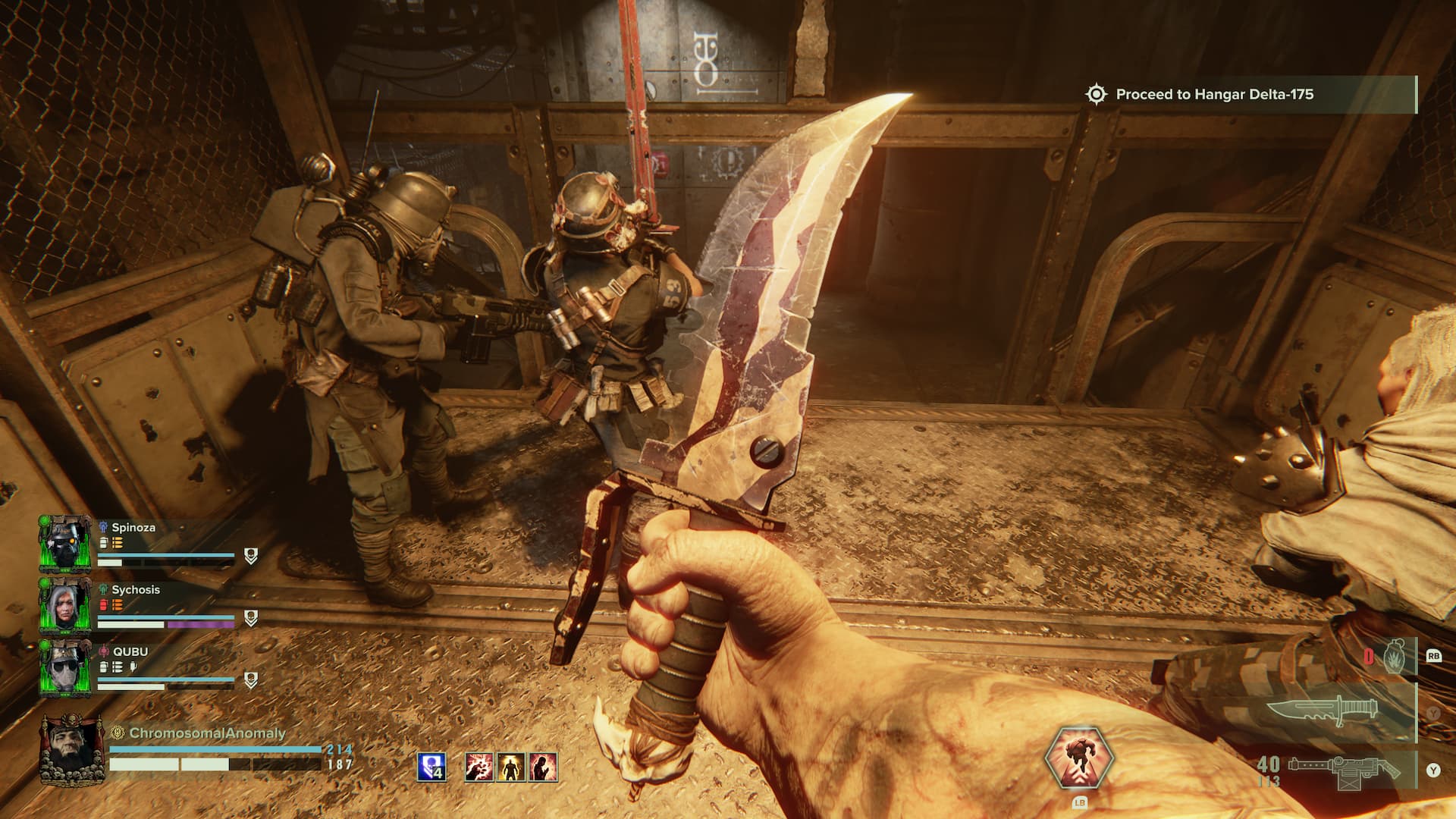This screenshot has height=819, width=1456.
Task: Select the "Proceed to Hangar Delta-175" objective tracker
Action: point(1213,95)
